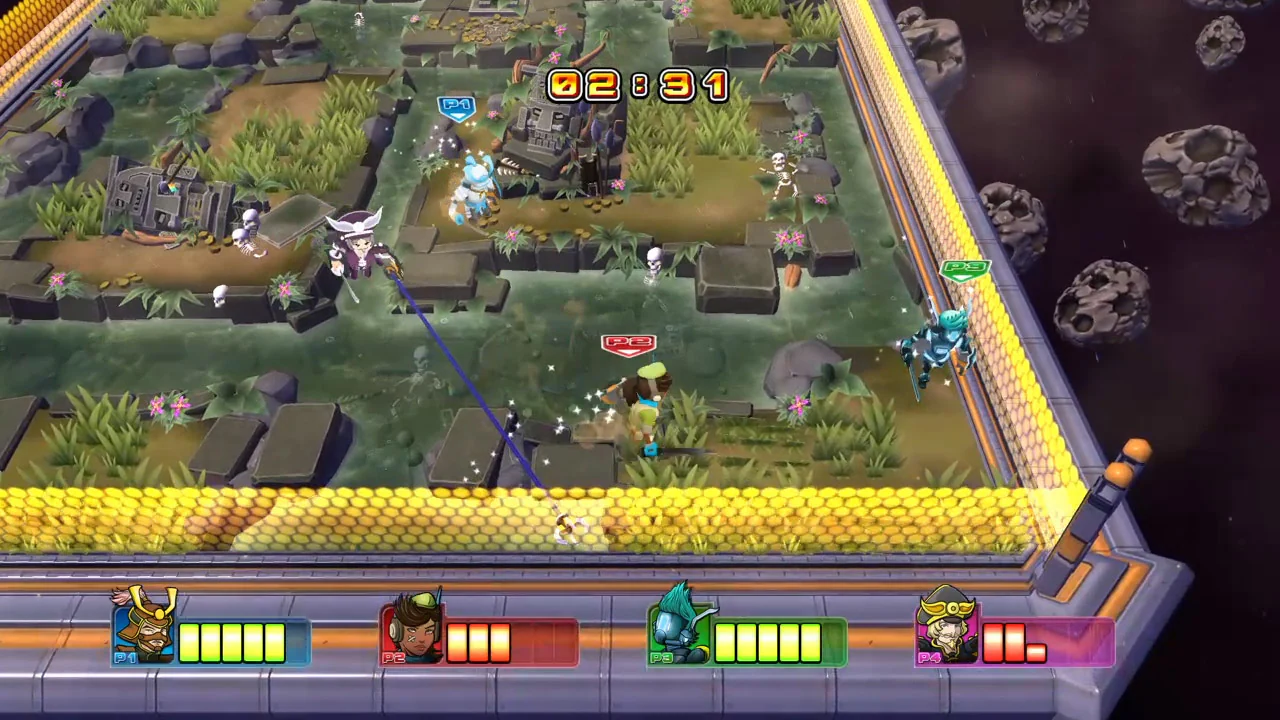Click the blue P1 marker above the astronaut
Viewport: 1280px width, 720px height.
tap(457, 104)
